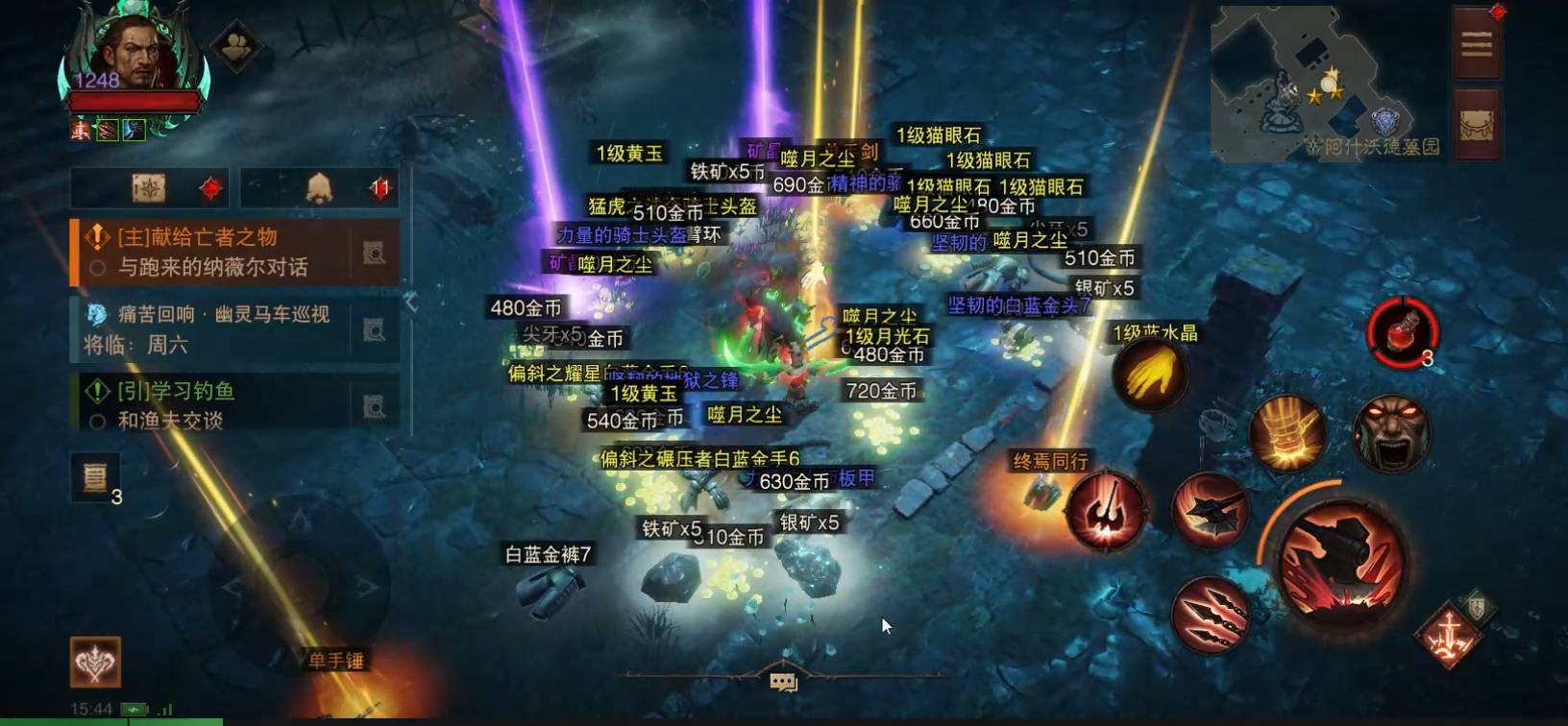Open the party icon beside portrait
The width and height of the screenshot is (1568, 726).
235,44
